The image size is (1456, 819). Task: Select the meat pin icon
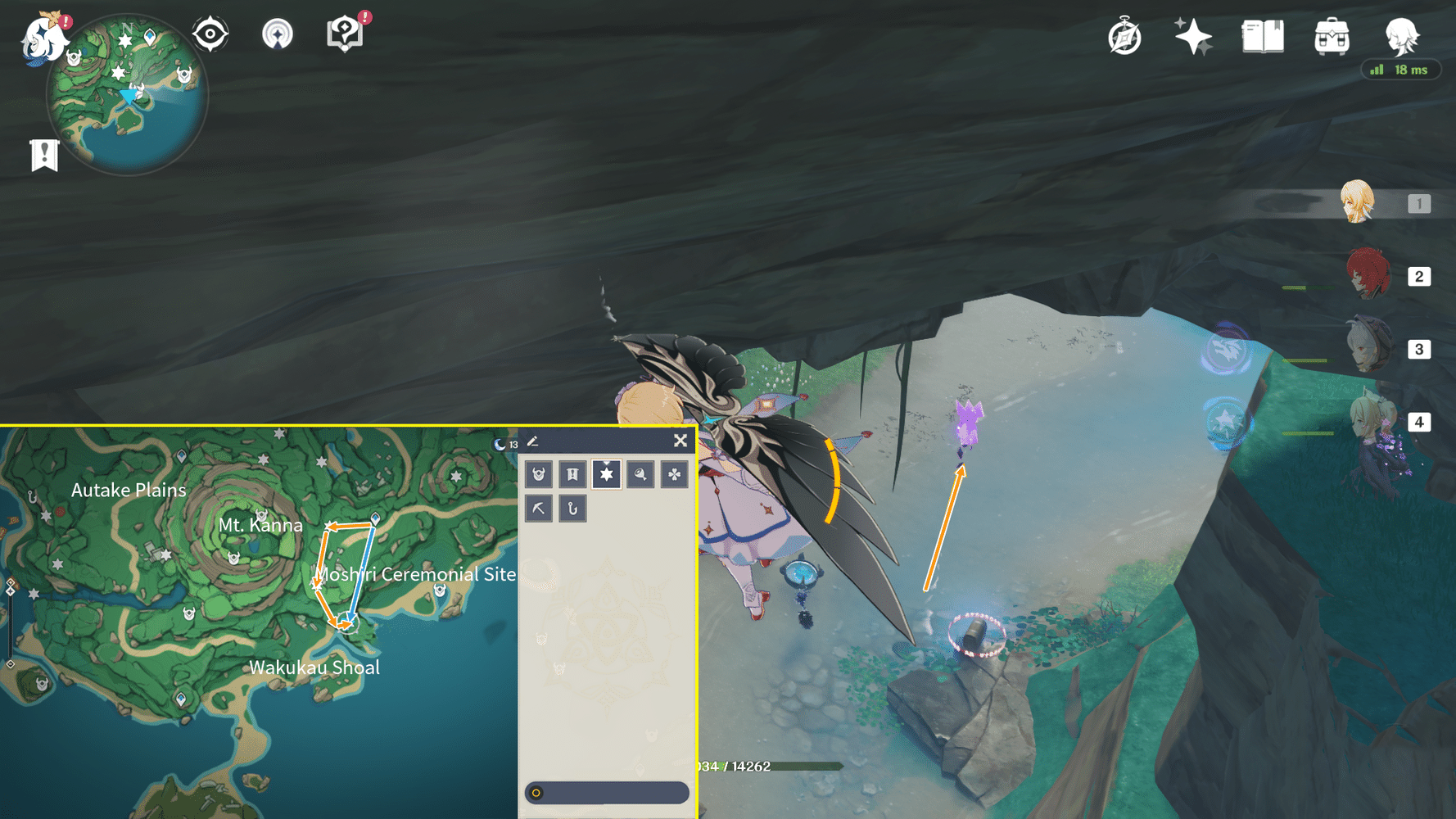coord(640,474)
